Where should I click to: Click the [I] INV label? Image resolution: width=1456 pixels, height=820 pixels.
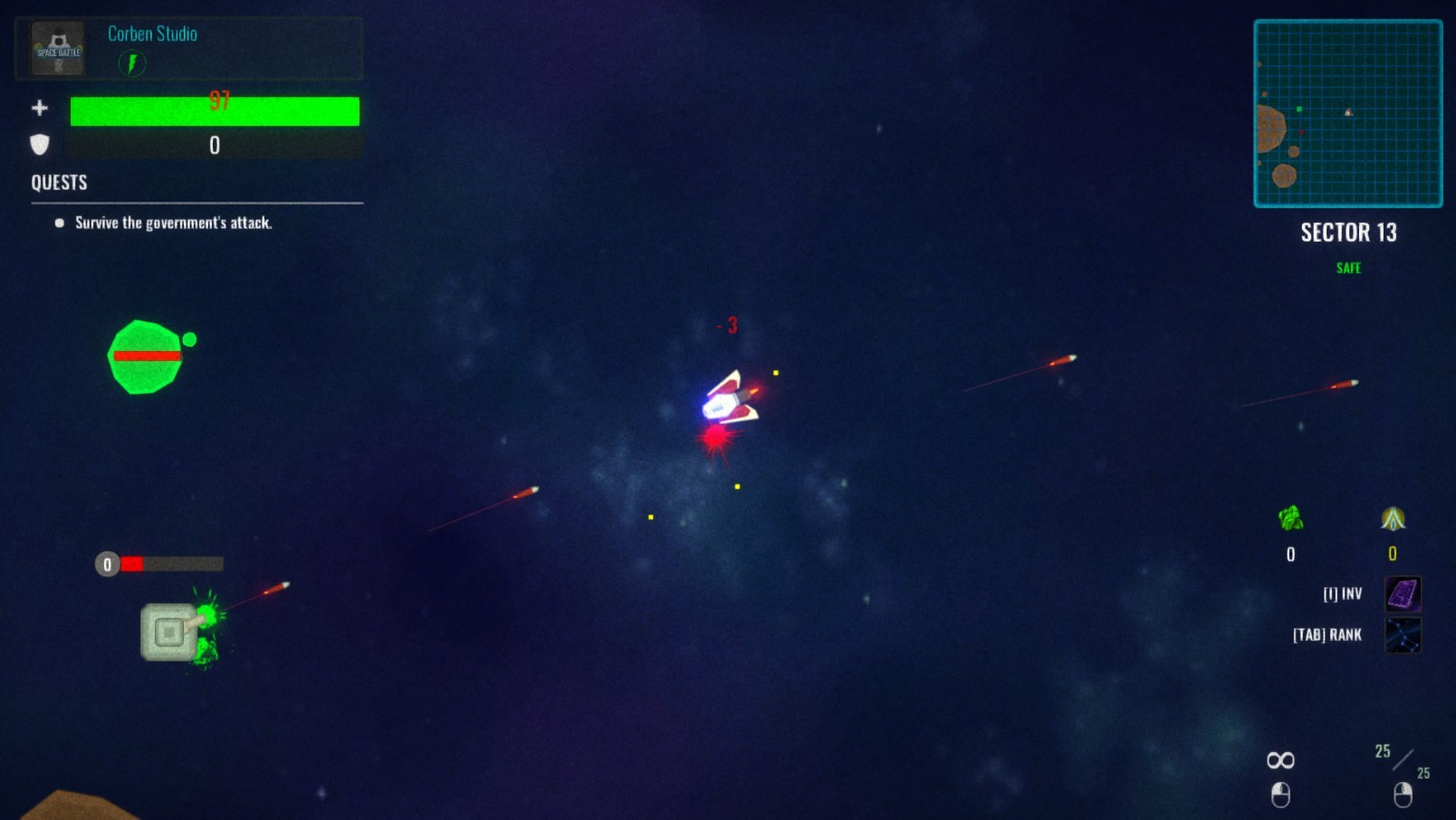pyautogui.click(x=1341, y=595)
